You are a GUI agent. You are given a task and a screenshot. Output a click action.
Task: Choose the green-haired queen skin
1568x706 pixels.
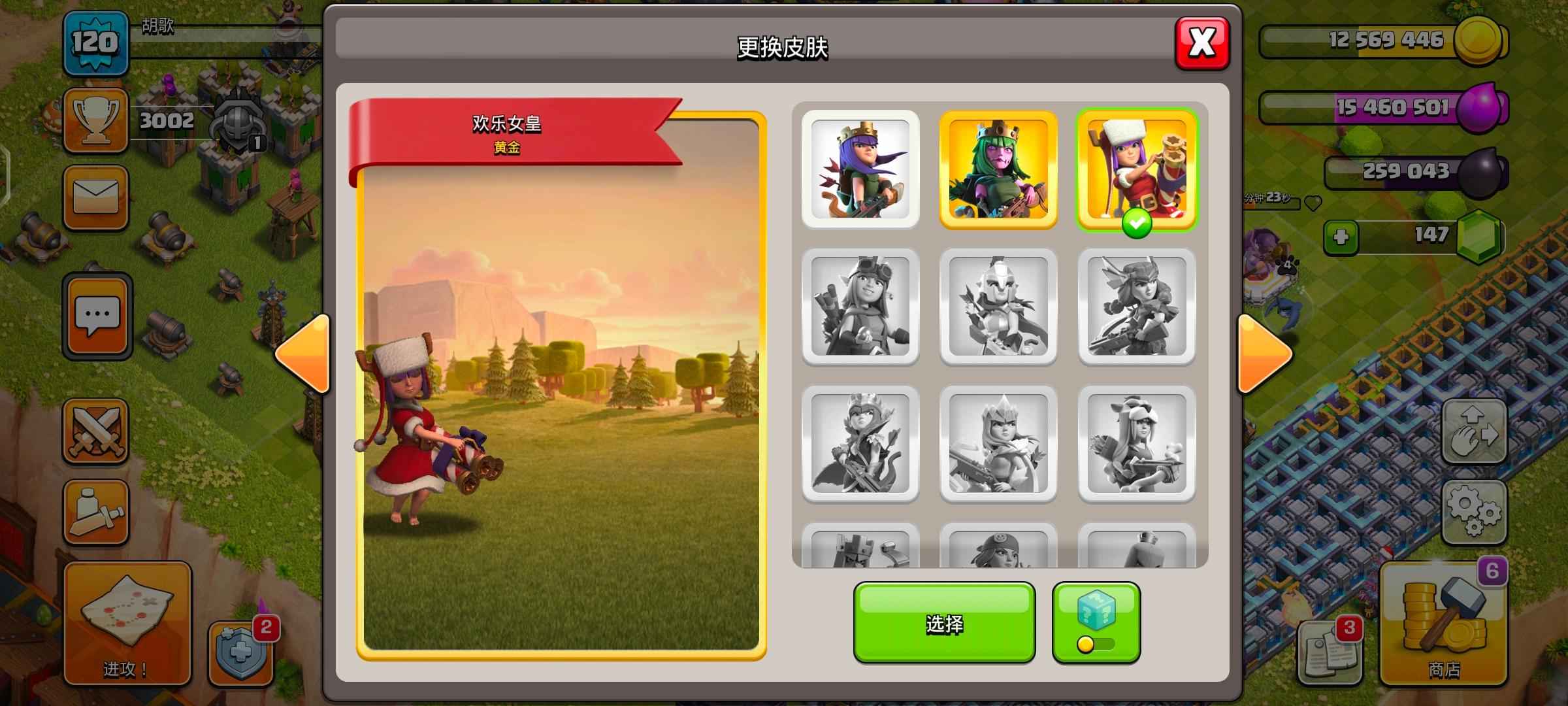coord(998,169)
